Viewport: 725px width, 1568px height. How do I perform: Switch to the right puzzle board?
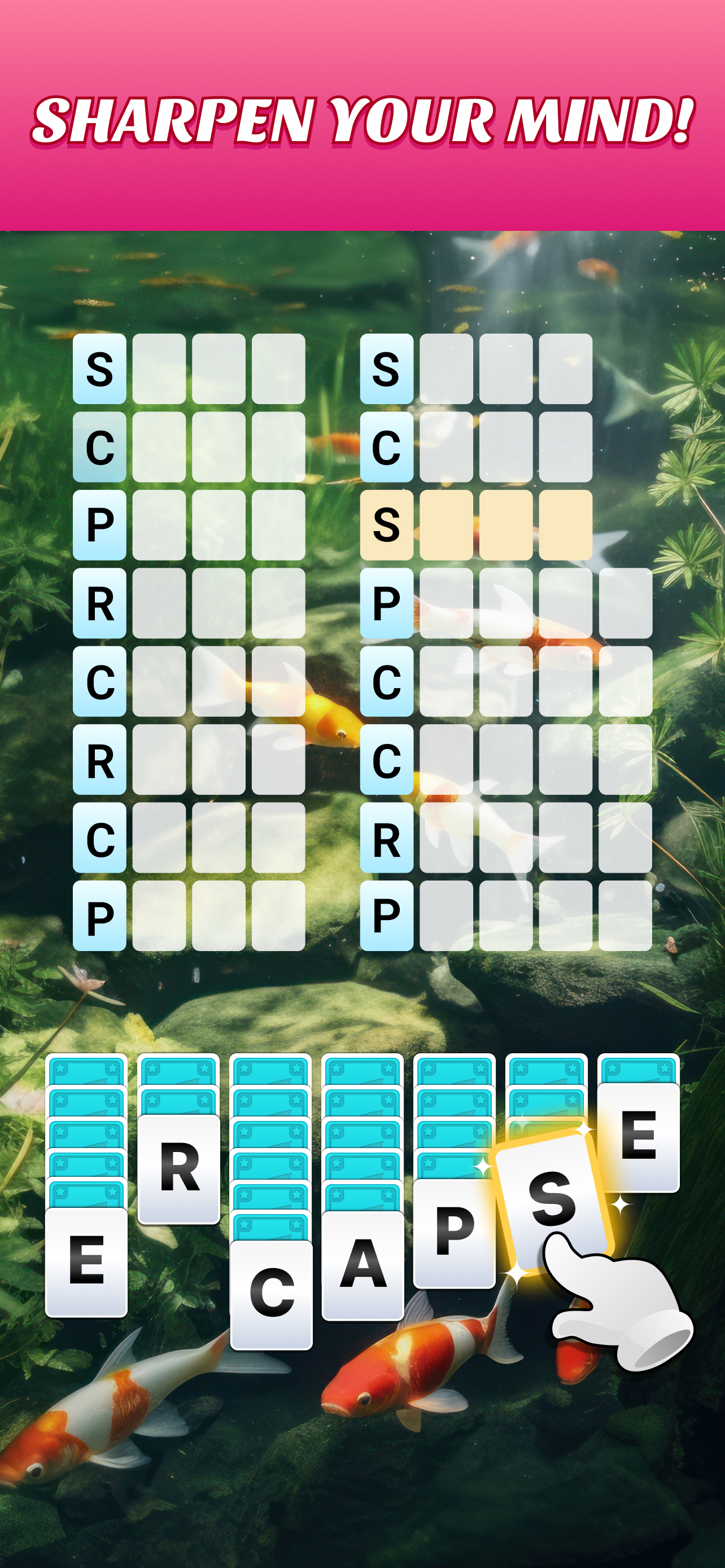pos(481,639)
